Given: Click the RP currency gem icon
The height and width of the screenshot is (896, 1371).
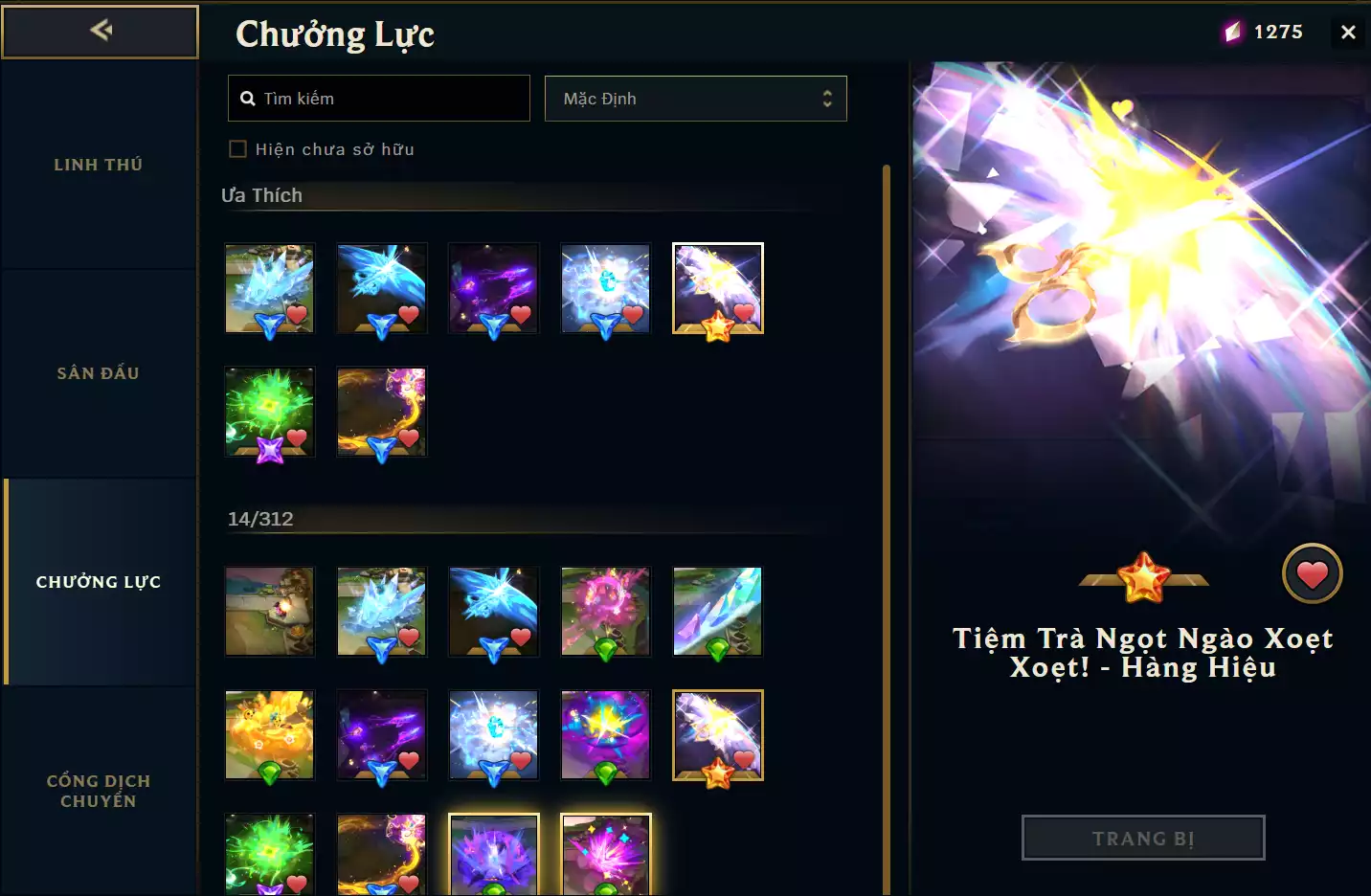Looking at the screenshot, I should (1231, 30).
